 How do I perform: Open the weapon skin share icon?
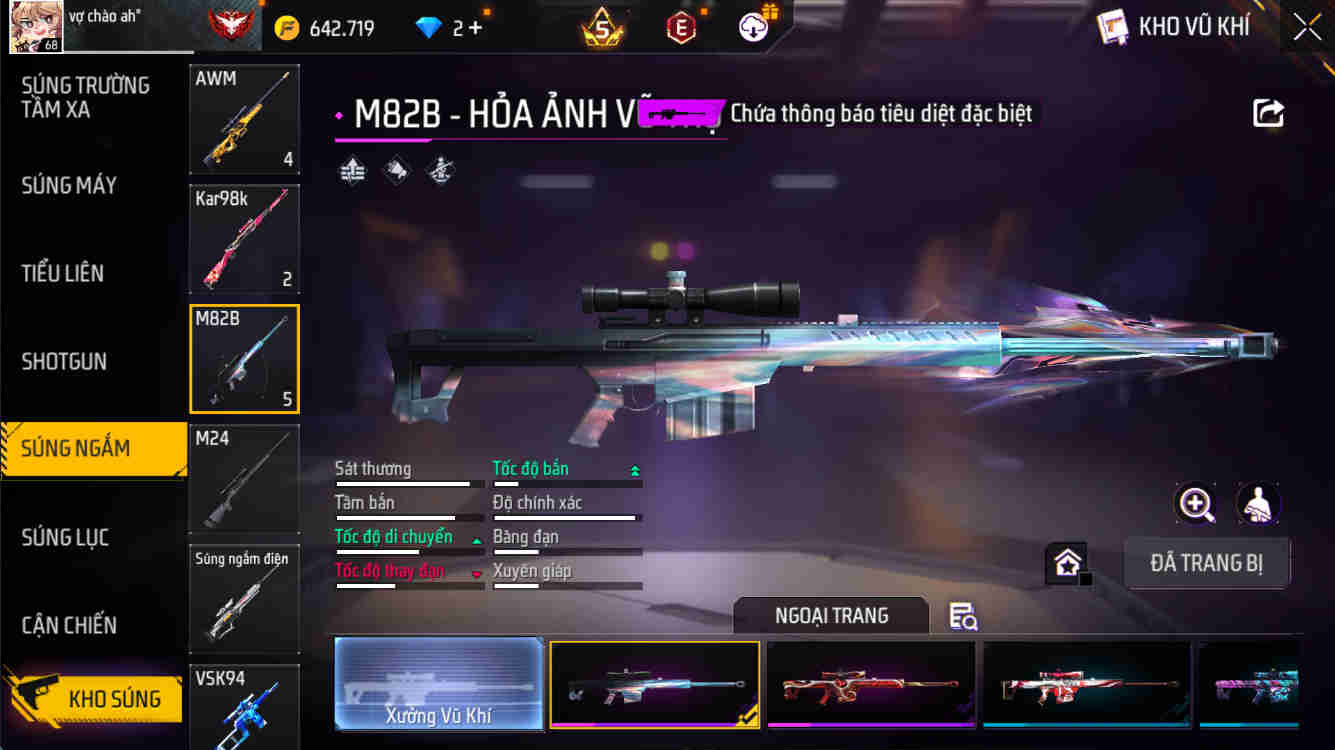click(1267, 113)
